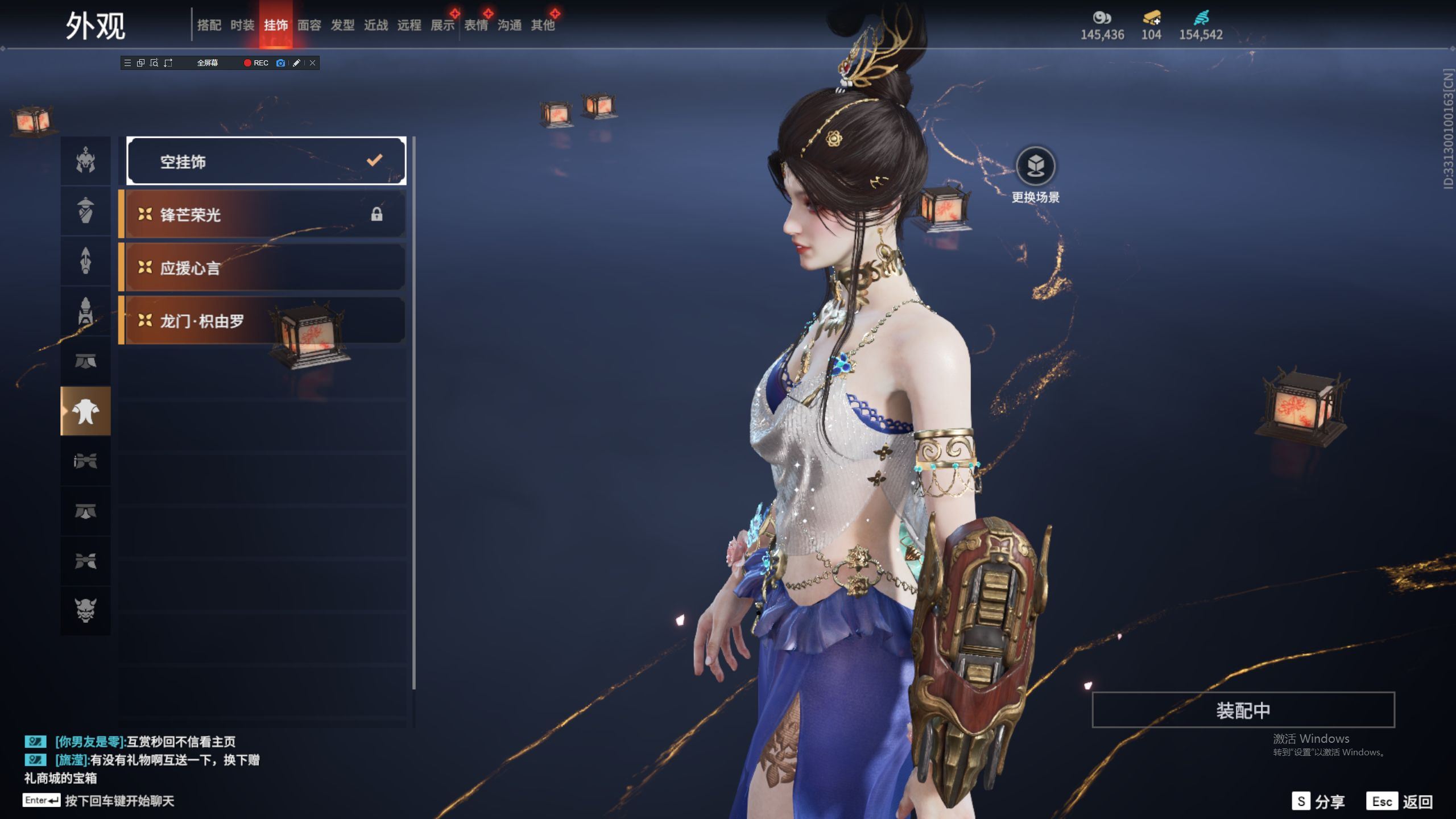The image size is (1456, 819).
Task: Switch to the 发型 hairstyle tab
Action: tap(342, 25)
